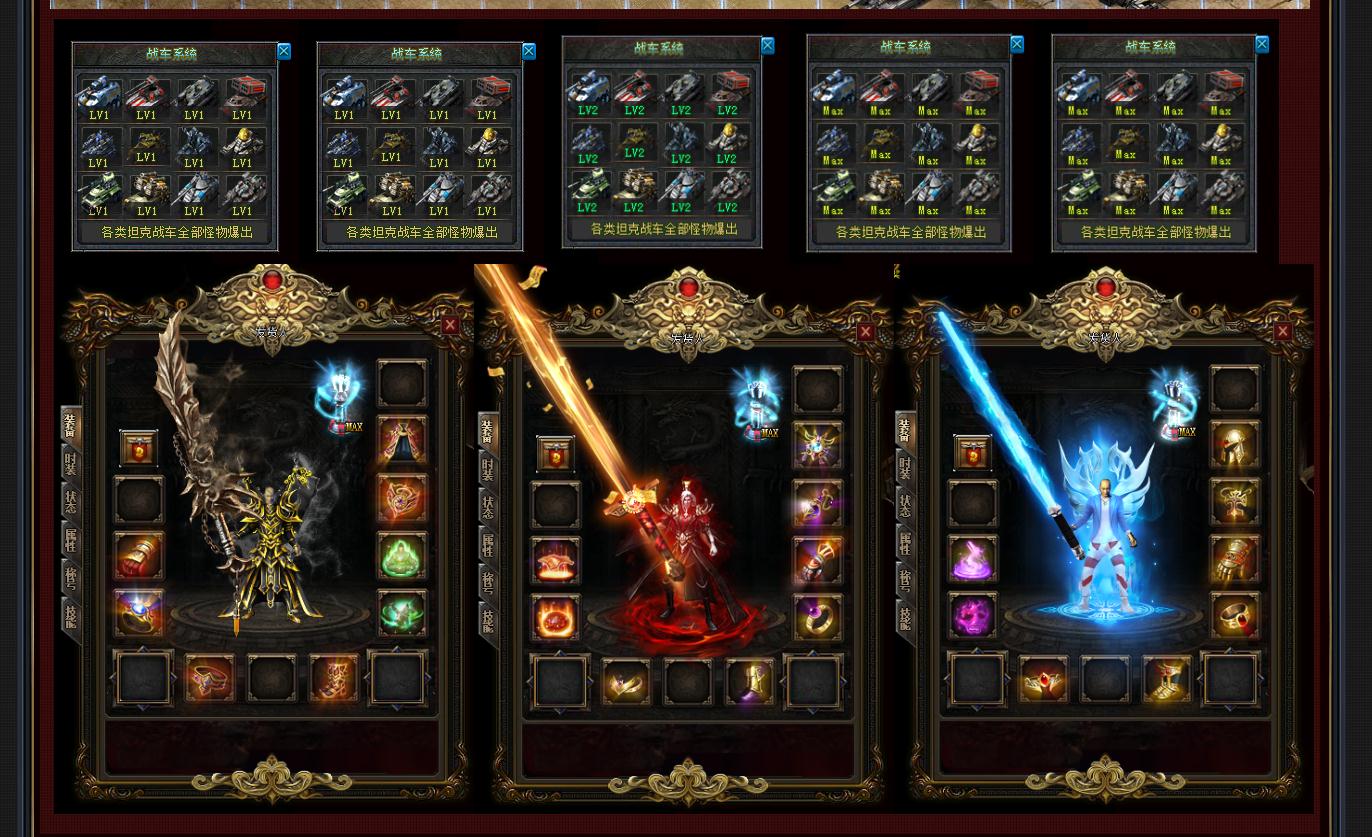Viewport: 1372px width, 837px height.
Task: Select golden boots slot below blue-winged character
Action: [x=1167, y=680]
